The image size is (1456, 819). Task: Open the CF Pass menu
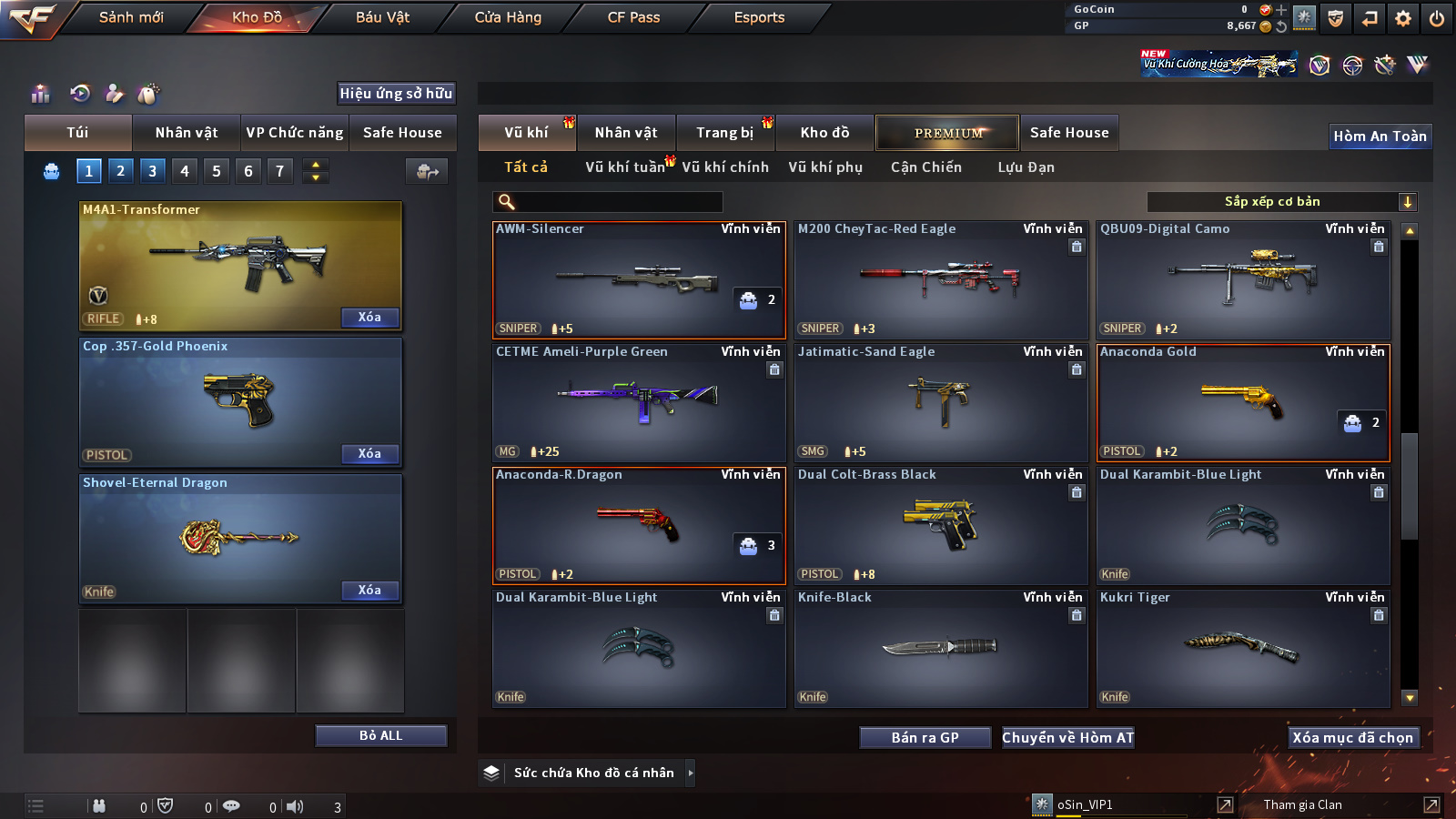[x=633, y=17]
